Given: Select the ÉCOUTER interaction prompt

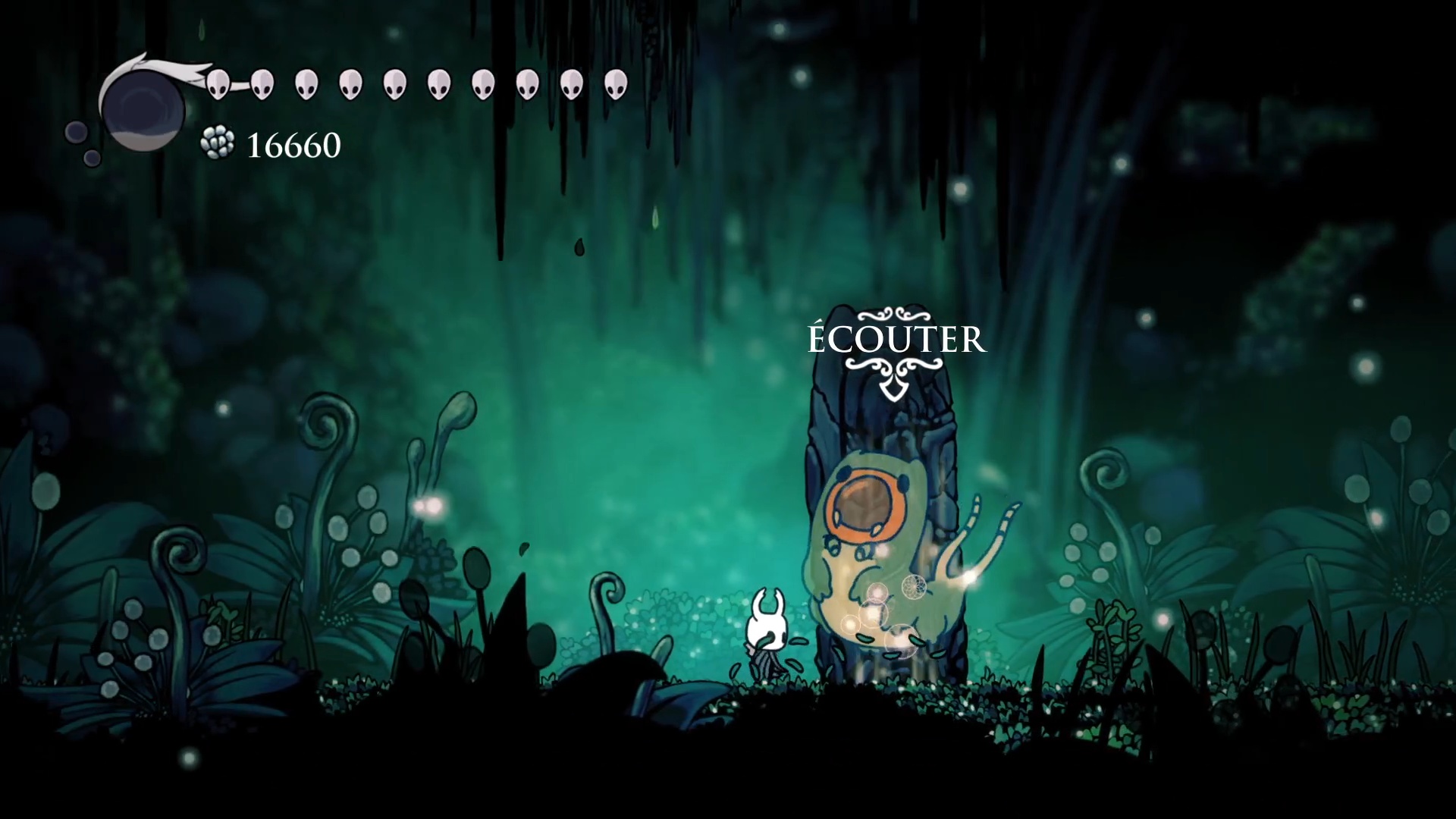Looking at the screenshot, I should point(896,340).
